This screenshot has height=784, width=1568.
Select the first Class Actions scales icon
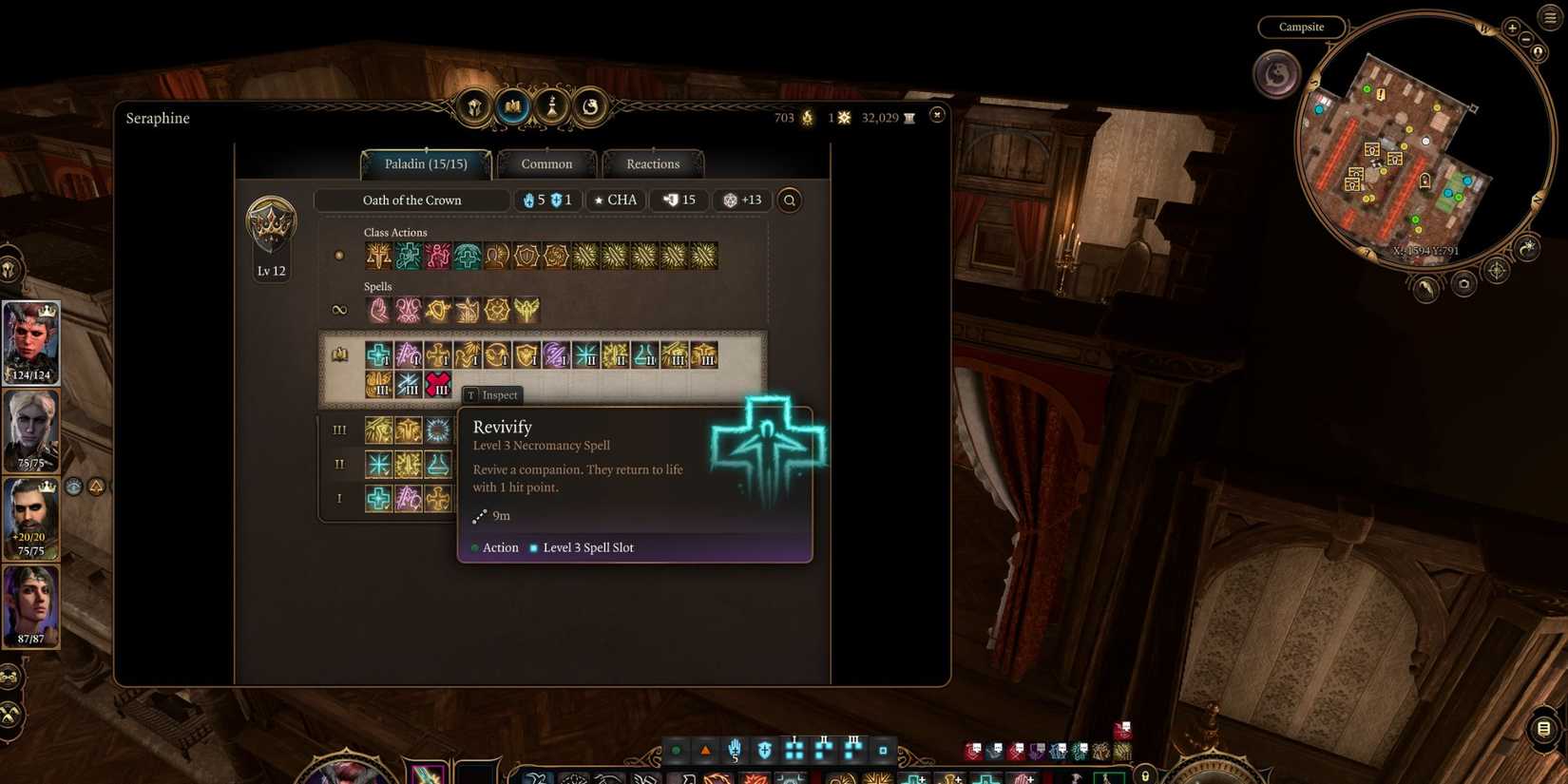(x=378, y=254)
